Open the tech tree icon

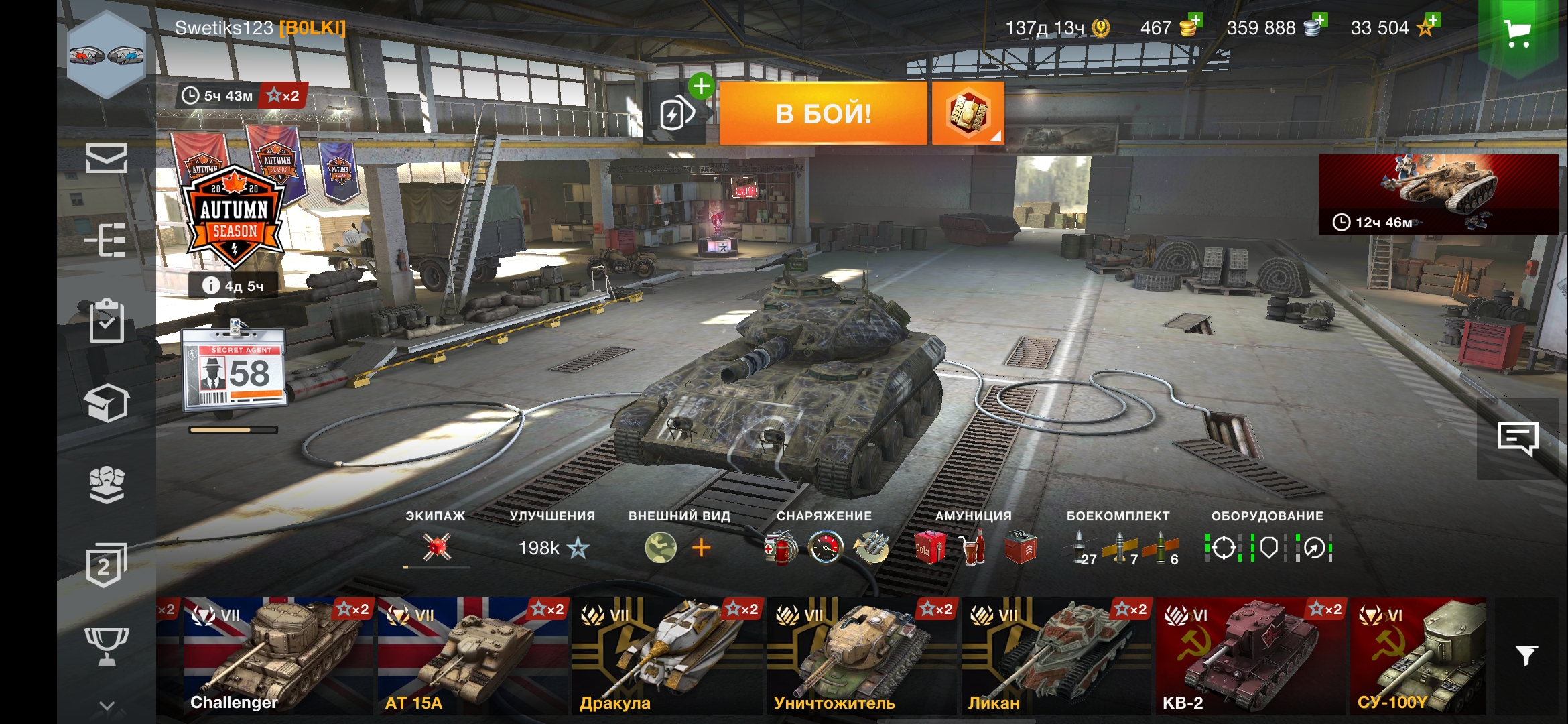pos(107,239)
